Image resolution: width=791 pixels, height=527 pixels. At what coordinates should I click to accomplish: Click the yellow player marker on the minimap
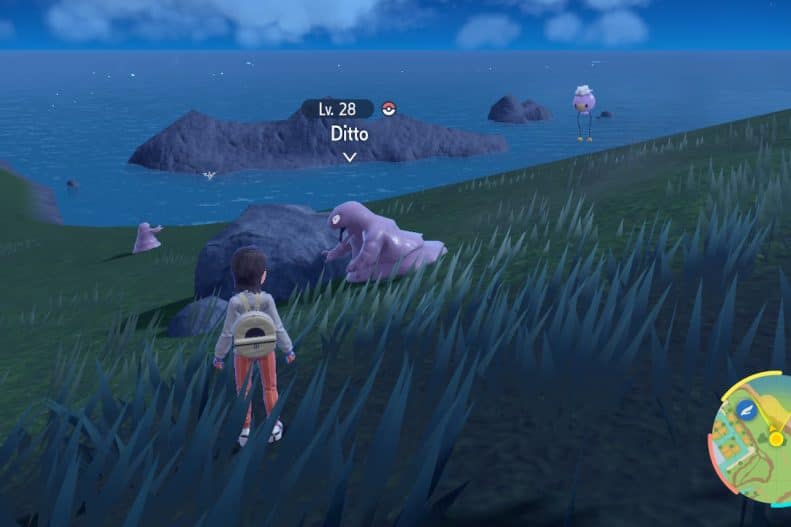[775, 437]
